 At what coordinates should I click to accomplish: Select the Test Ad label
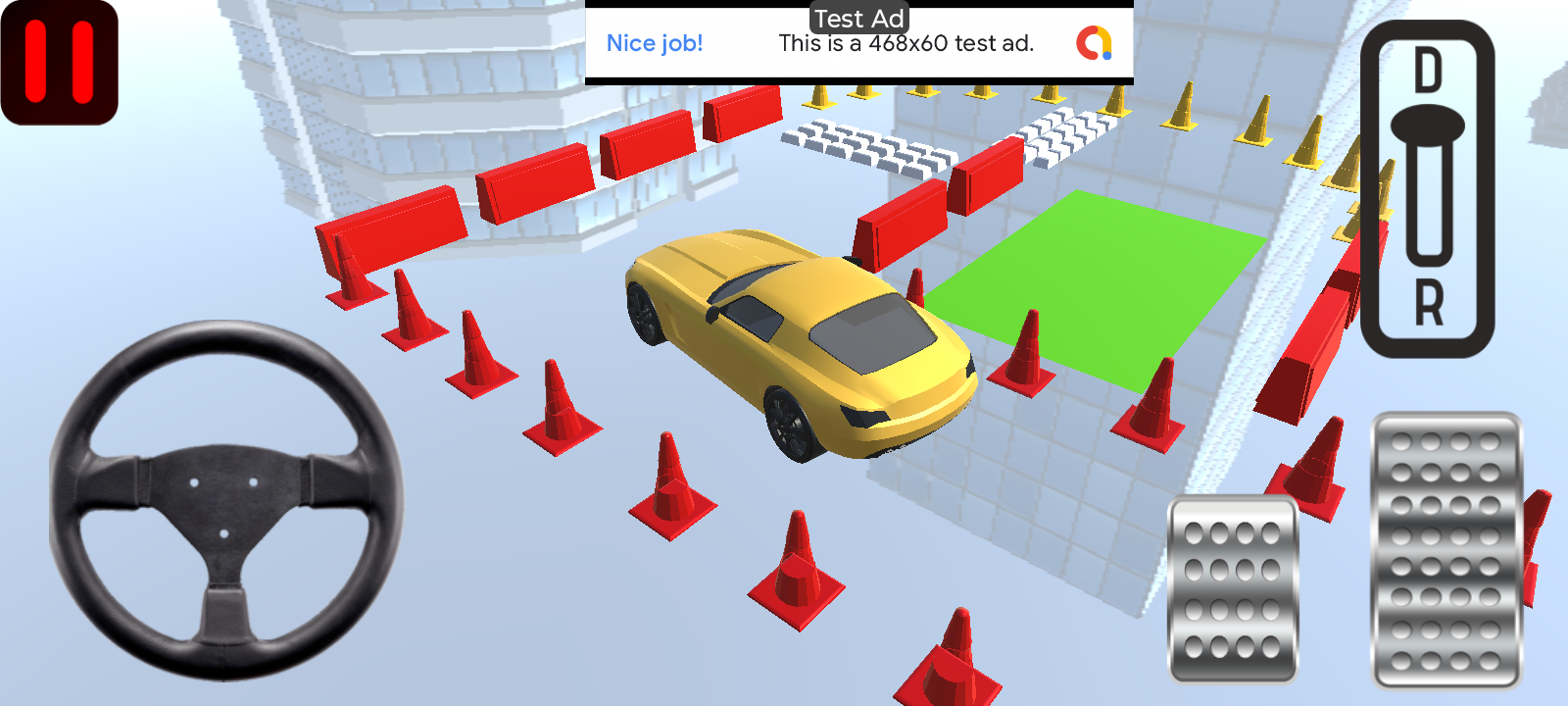coord(858,18)
